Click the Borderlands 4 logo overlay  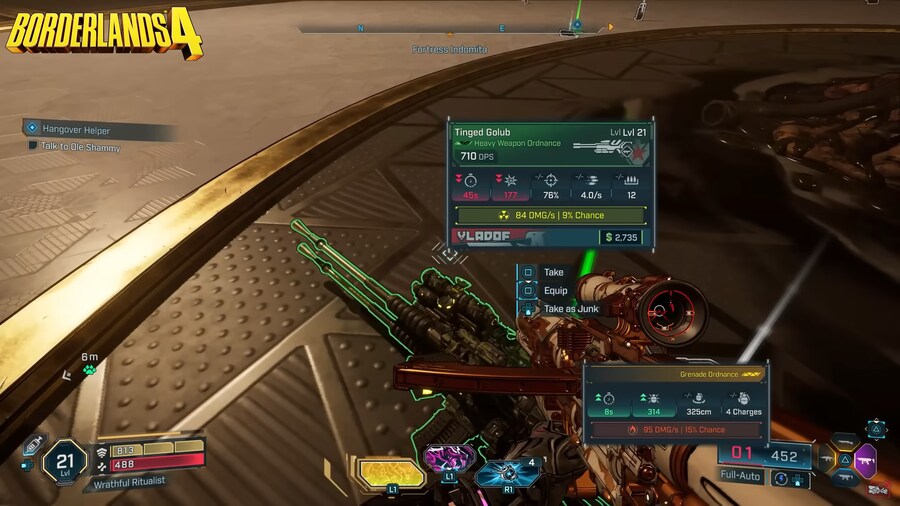pos(104,32)
